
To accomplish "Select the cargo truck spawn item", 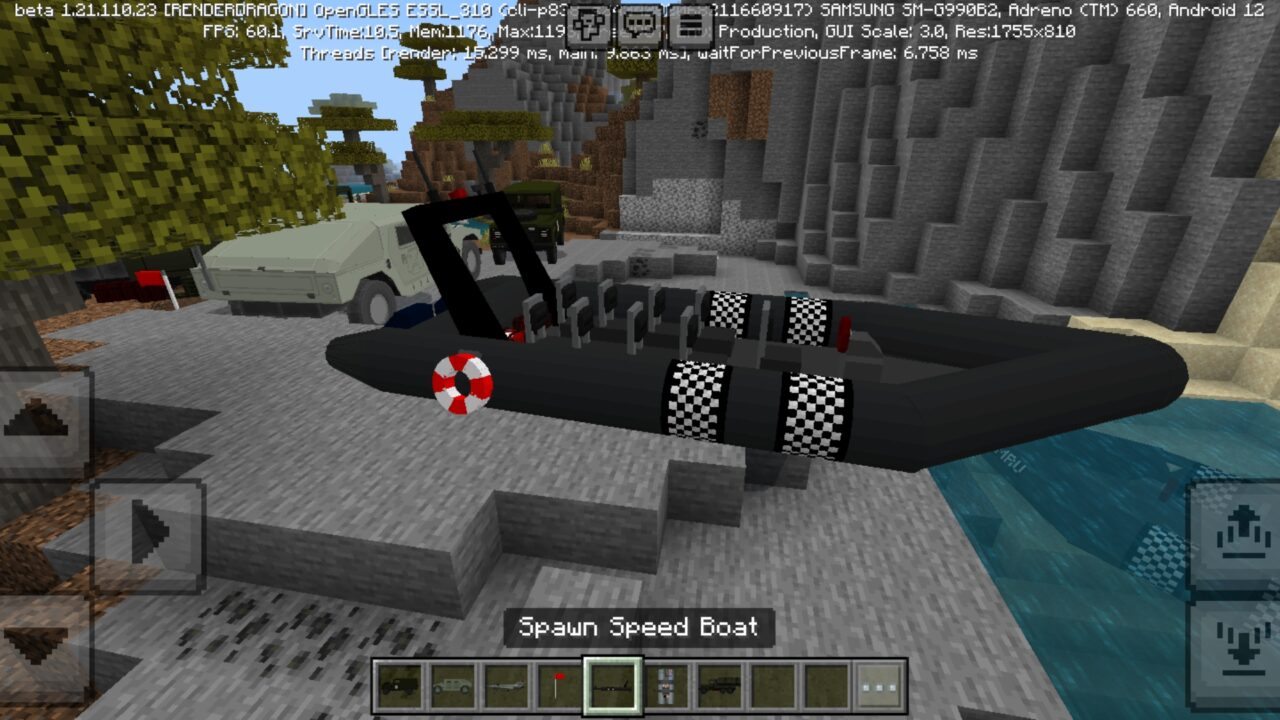I will 718,687.
